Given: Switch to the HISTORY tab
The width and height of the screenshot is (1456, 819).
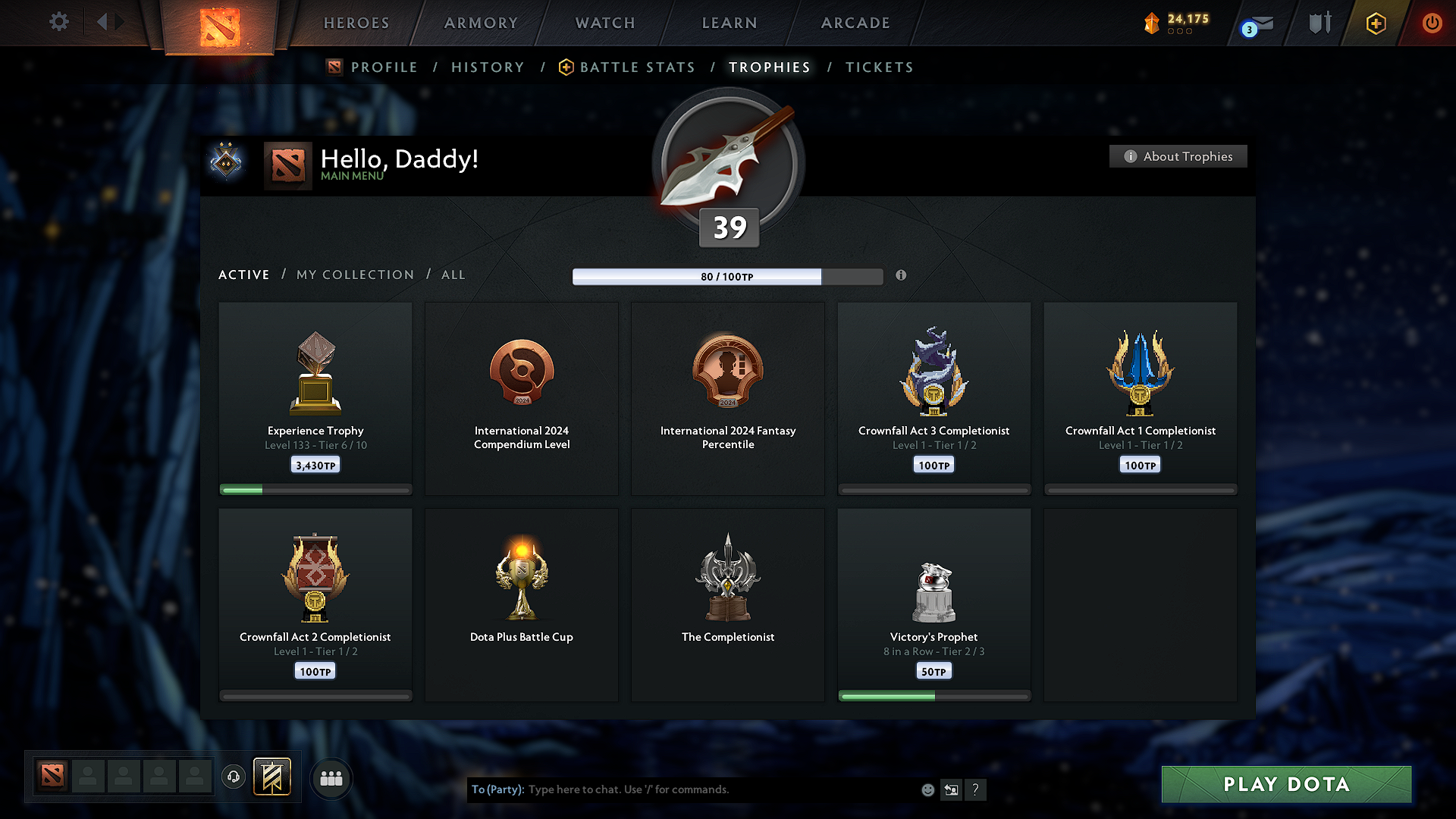Looking at the screenshot, I should [x=488, y=67].
